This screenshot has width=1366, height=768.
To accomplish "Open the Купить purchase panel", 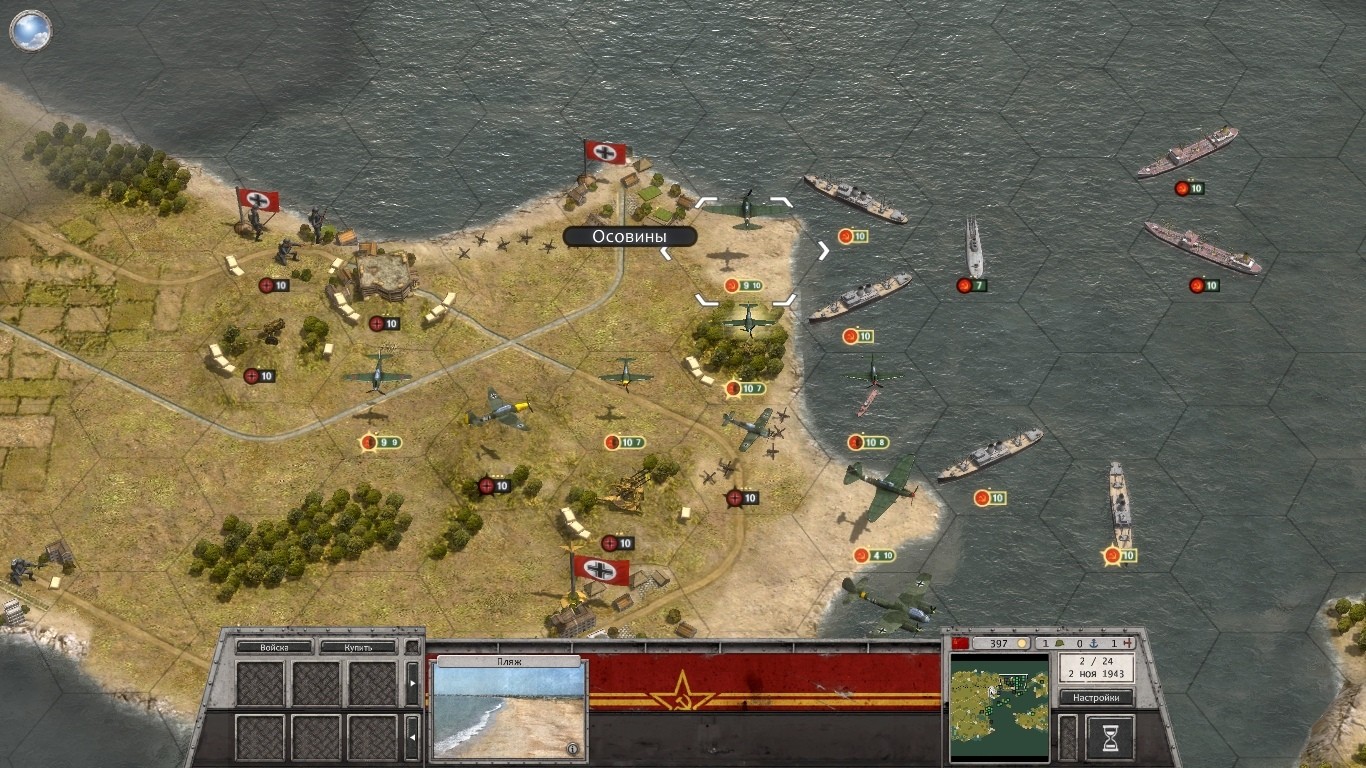I will coord(358,647).
